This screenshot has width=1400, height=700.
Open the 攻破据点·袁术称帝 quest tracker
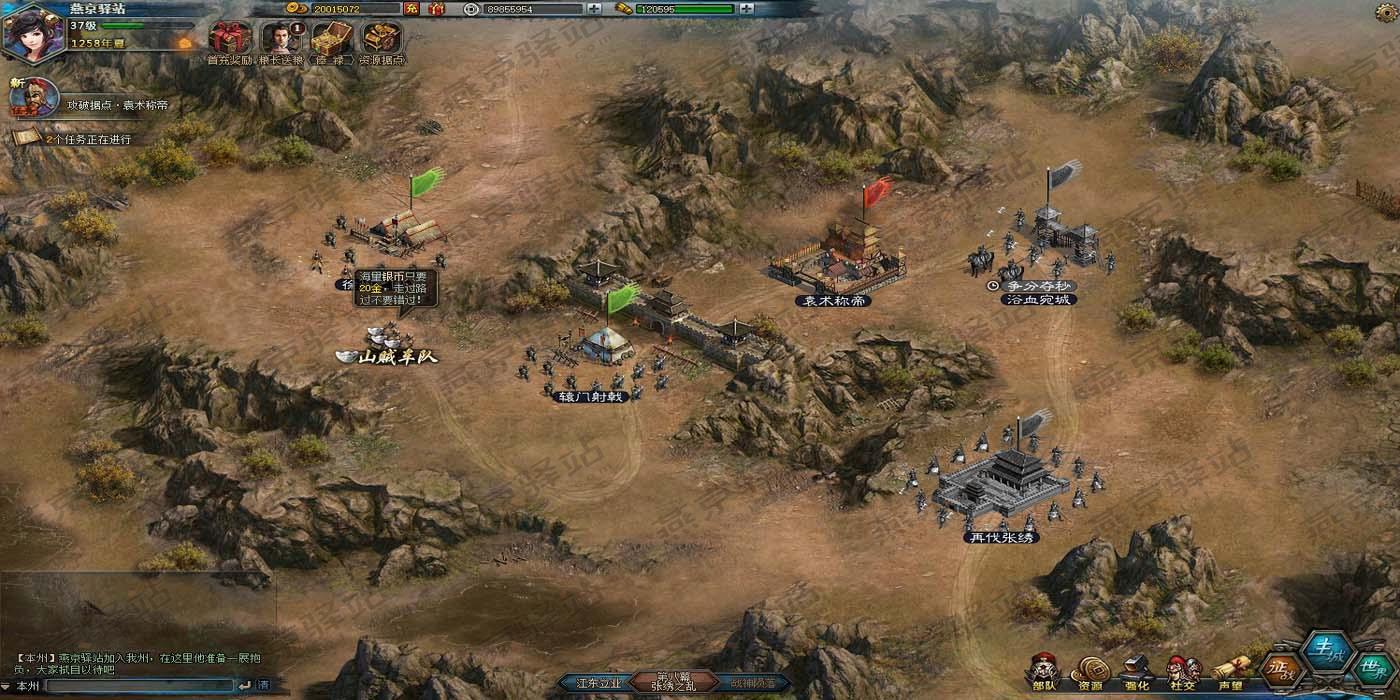tap(116, 104)
